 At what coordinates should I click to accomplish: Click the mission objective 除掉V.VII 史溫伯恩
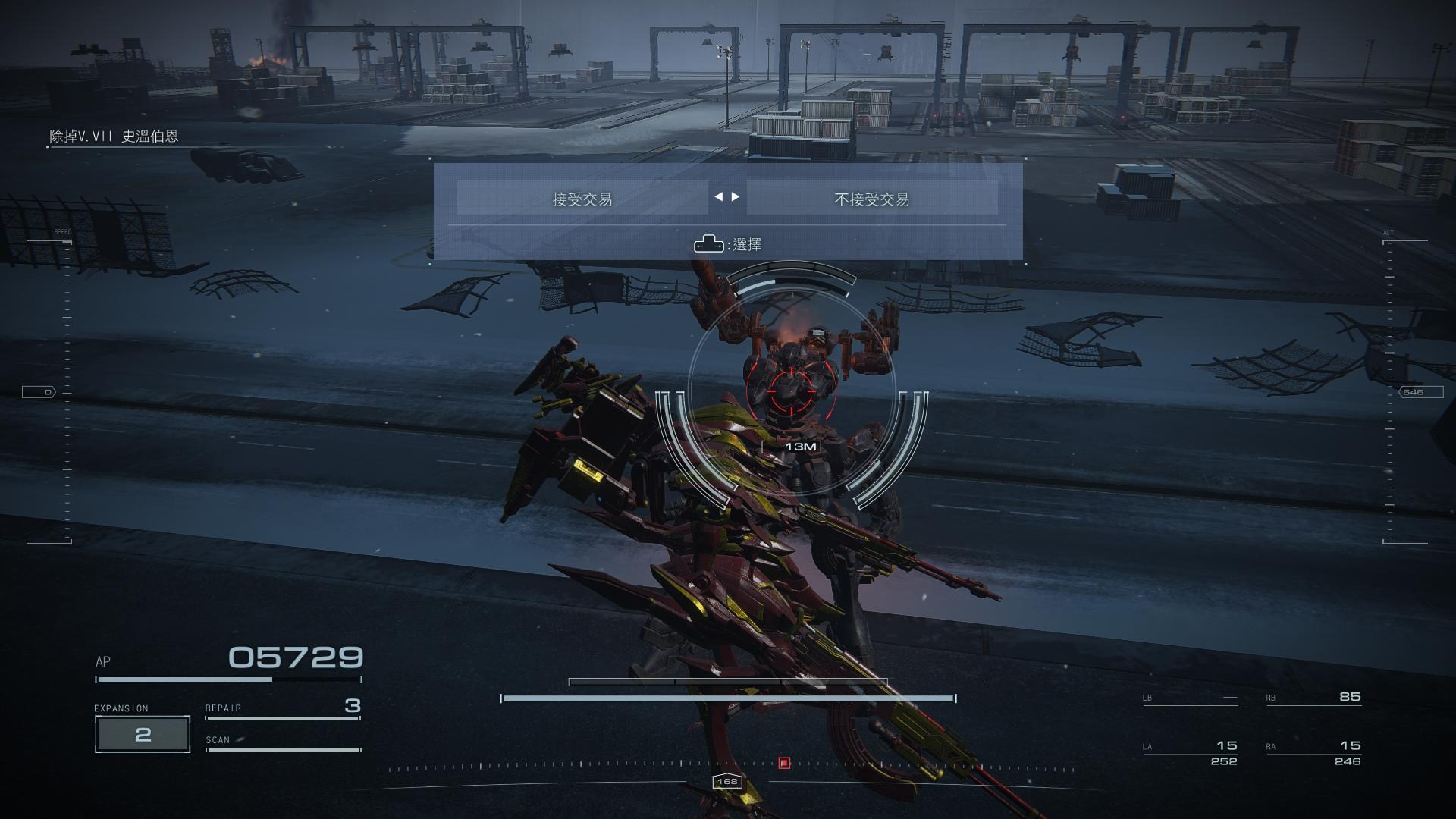pyautogui.click(x=114, y=136)
